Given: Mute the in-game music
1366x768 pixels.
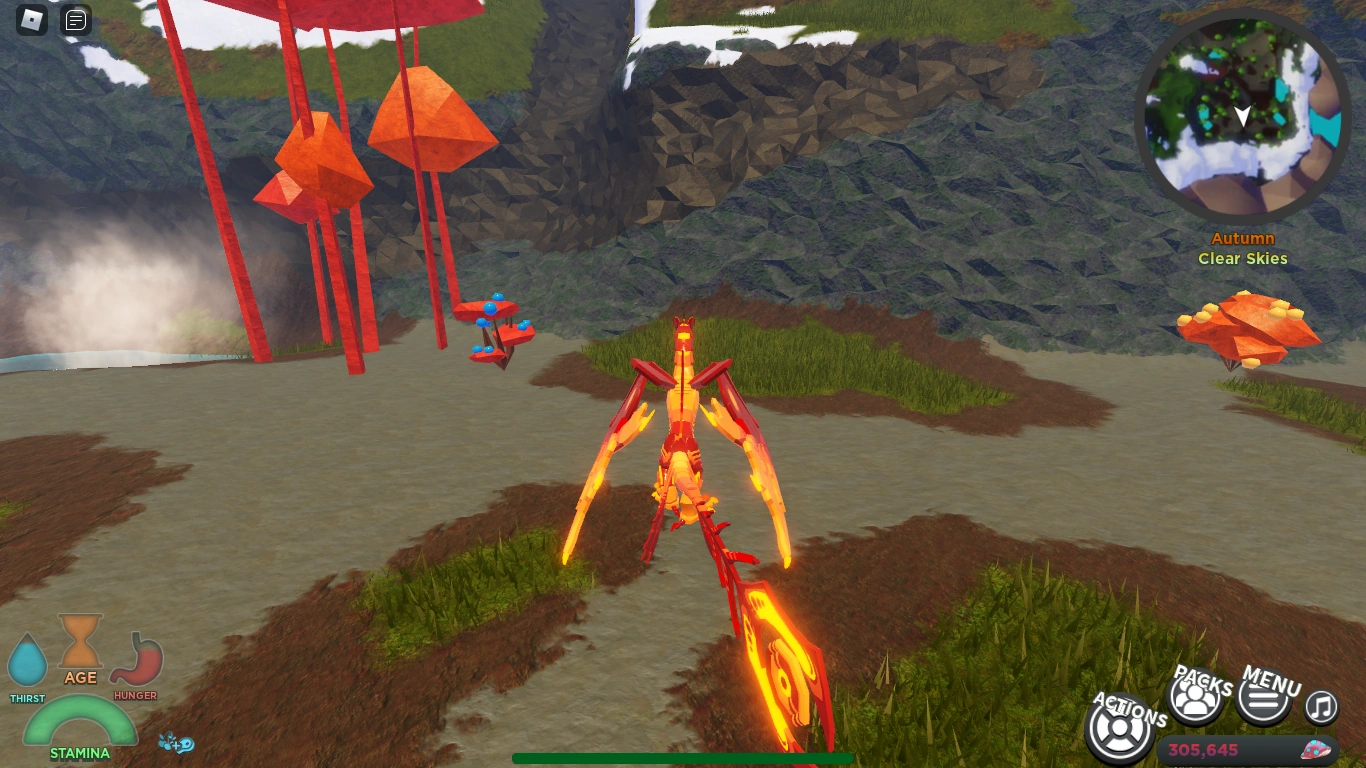Looking at the screenshot, I should click(x=1319, y=706).
